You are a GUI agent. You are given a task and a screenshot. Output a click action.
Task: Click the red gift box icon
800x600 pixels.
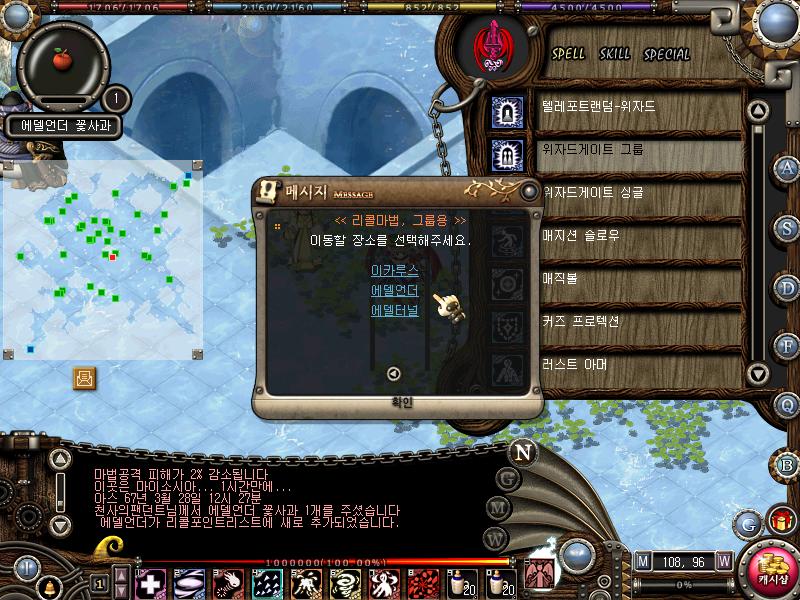[x=778, y=521]
